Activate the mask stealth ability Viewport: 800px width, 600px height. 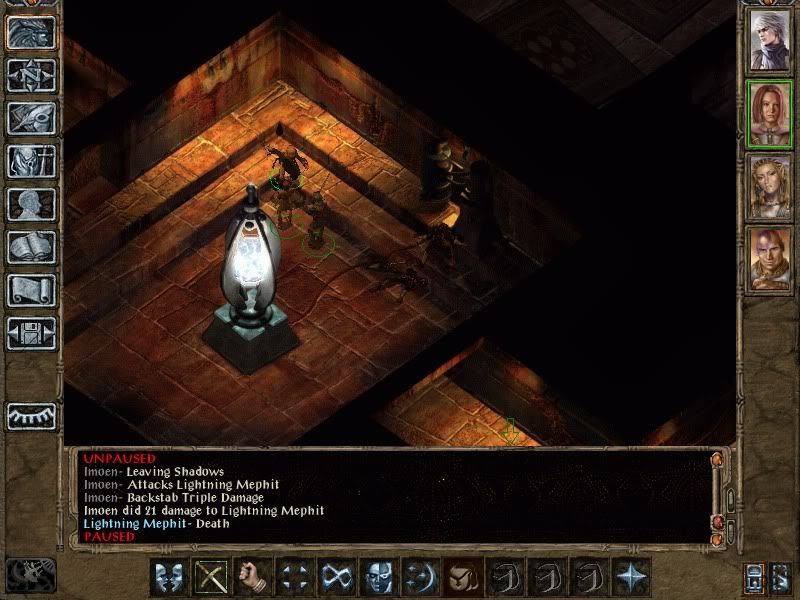379,577
